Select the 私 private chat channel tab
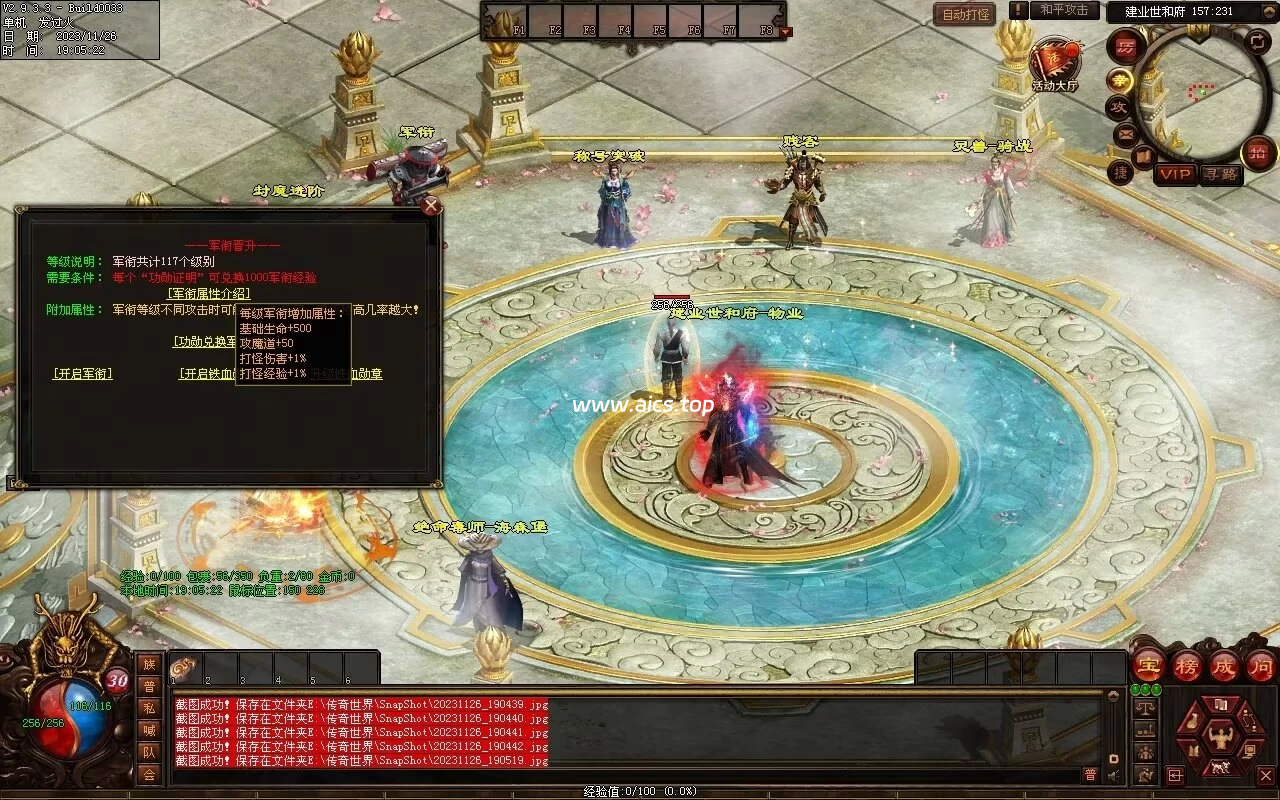This screenshot has height=800, width=1280. point(149,708)
